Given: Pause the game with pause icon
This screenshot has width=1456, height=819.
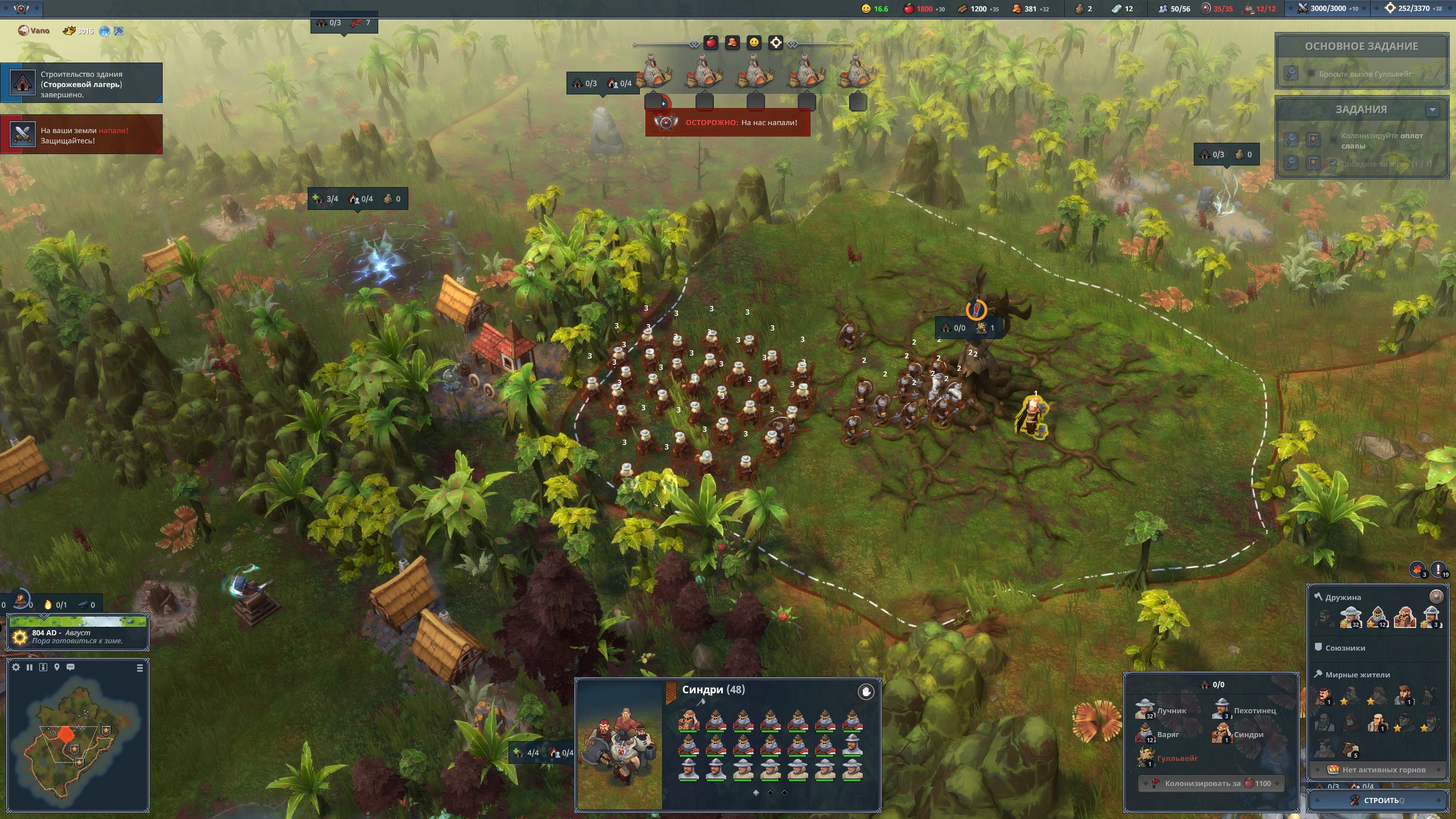Looking at the screenshot, I should (x=30, y=667).
